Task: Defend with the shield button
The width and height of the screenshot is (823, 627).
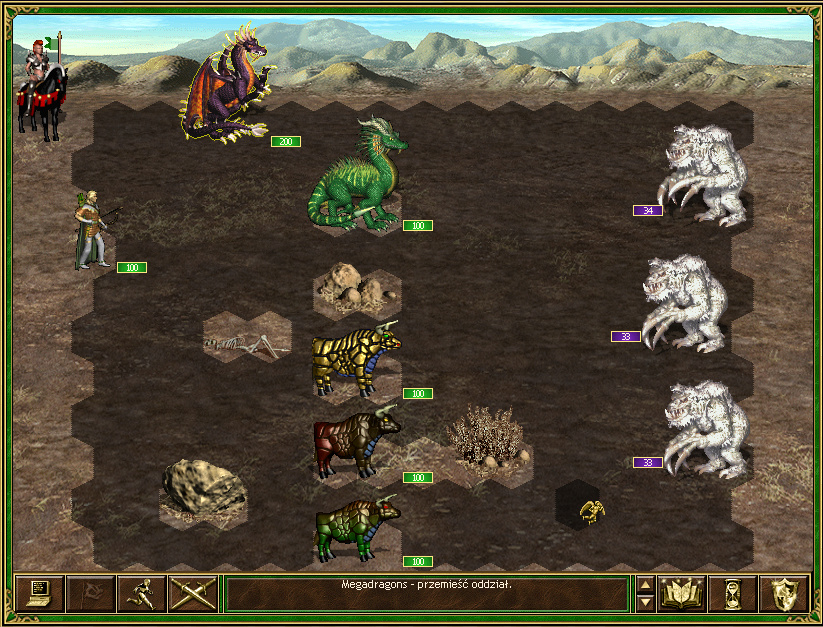Action: 783,593
